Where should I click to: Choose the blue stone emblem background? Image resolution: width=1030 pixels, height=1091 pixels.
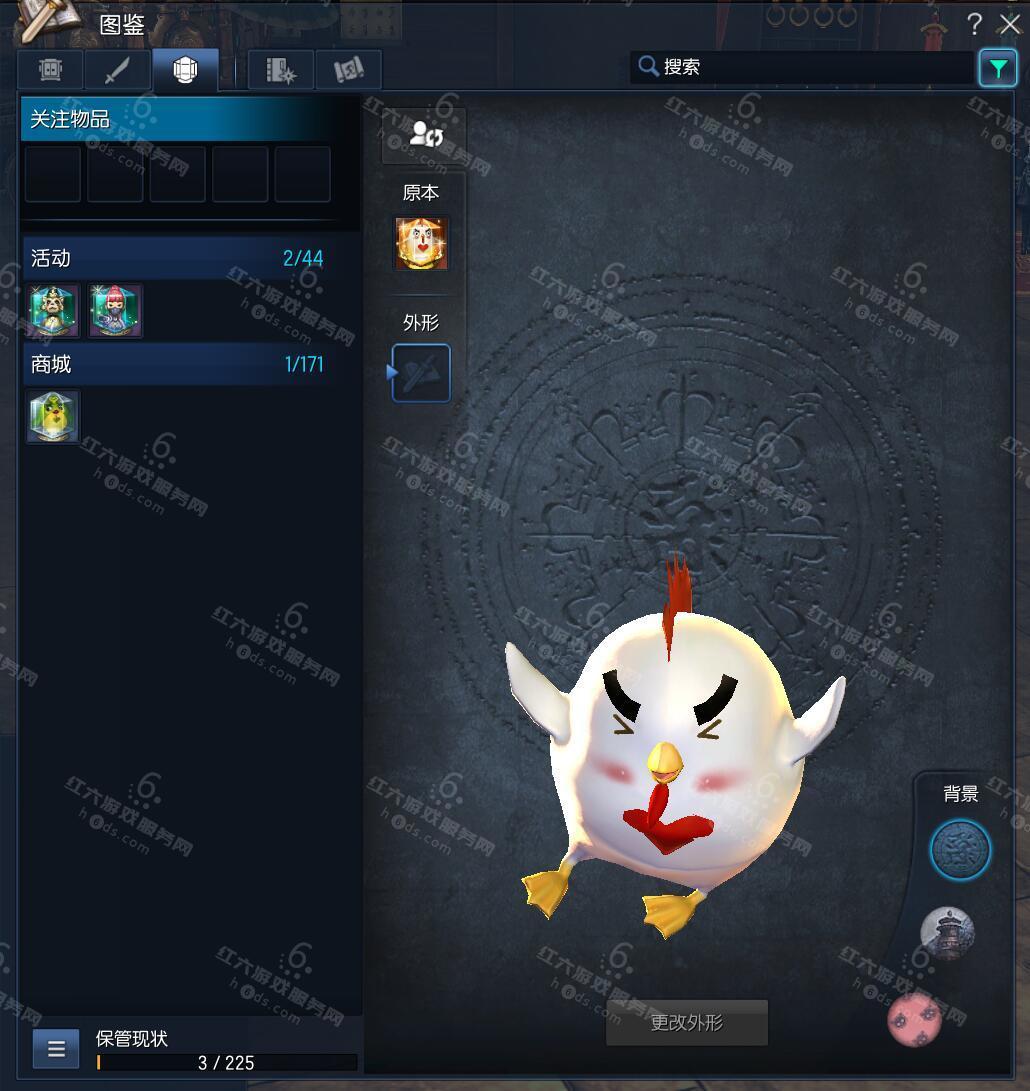(960, 851)
